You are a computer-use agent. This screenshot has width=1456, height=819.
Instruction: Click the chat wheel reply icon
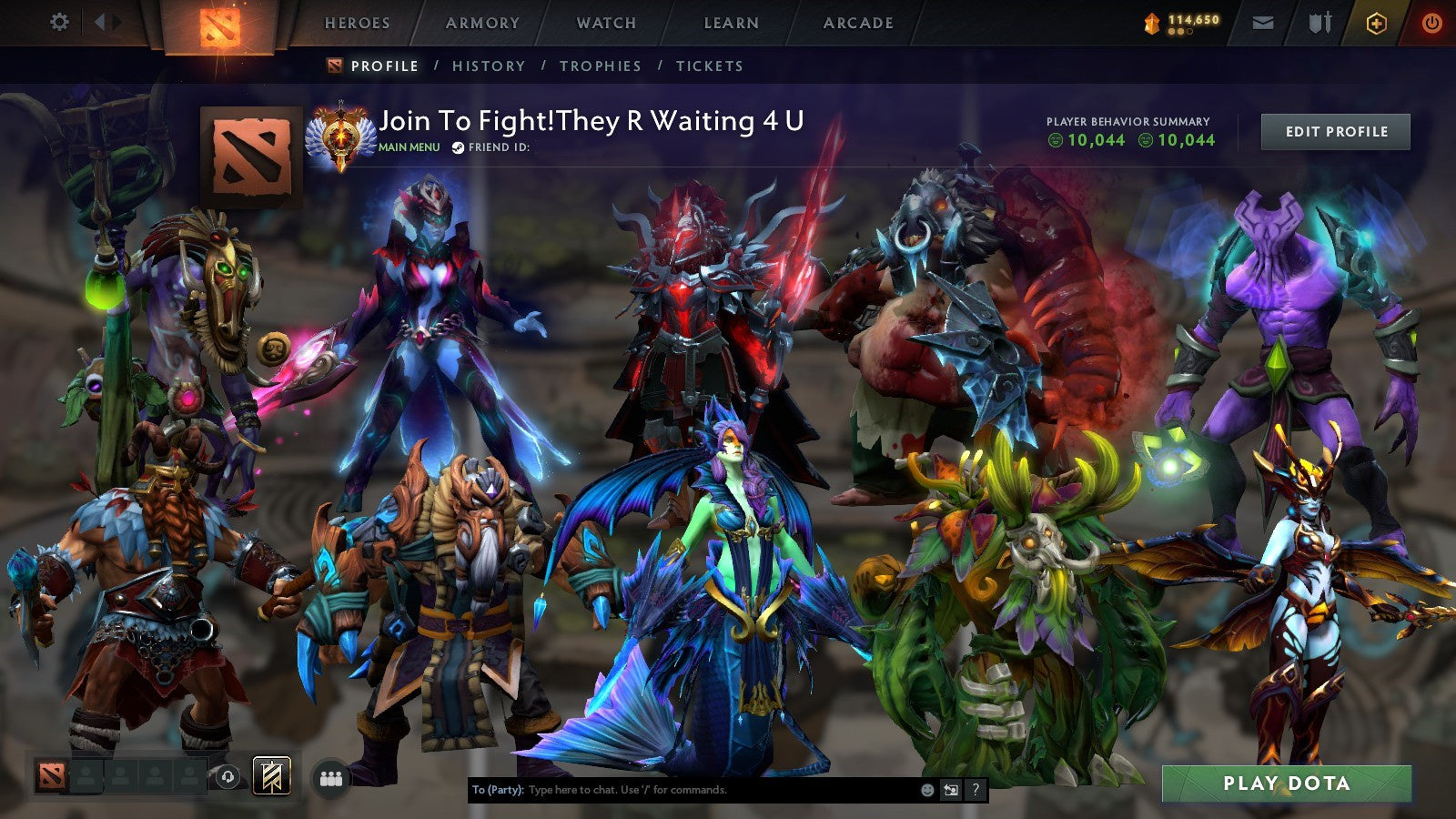point(949,791)
